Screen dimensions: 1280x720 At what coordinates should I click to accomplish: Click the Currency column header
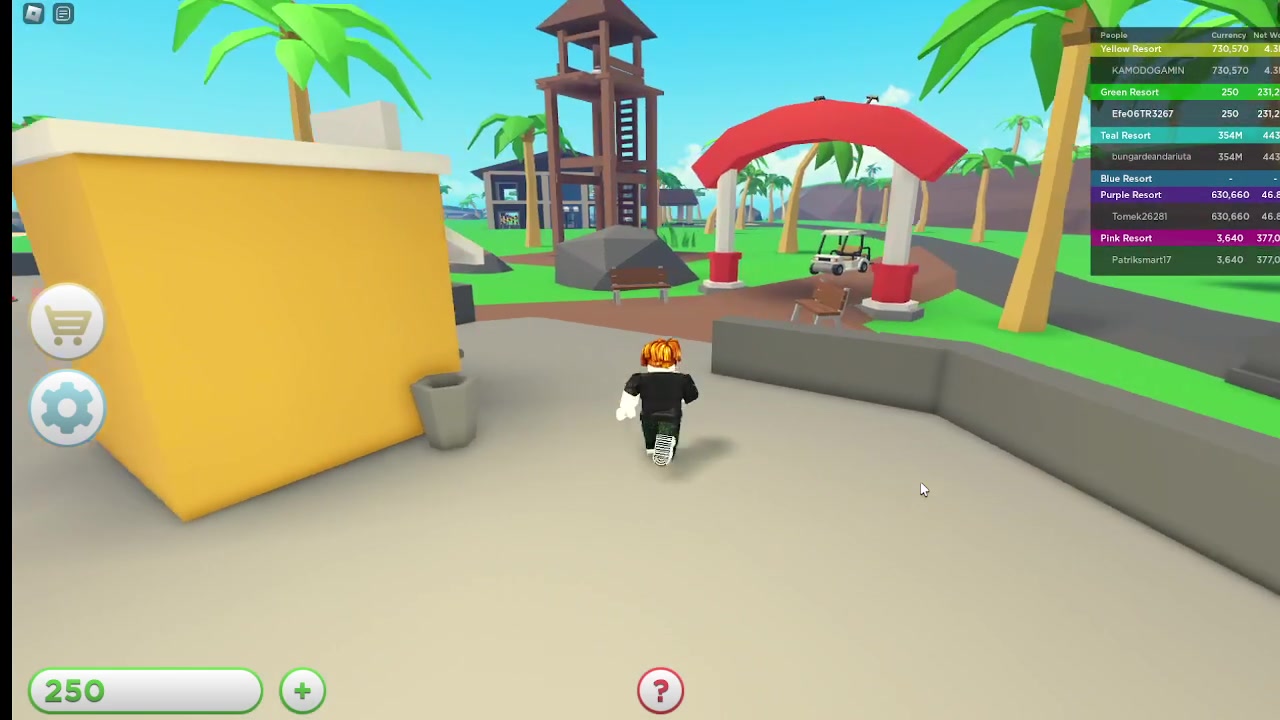[x=1228, y=35]
